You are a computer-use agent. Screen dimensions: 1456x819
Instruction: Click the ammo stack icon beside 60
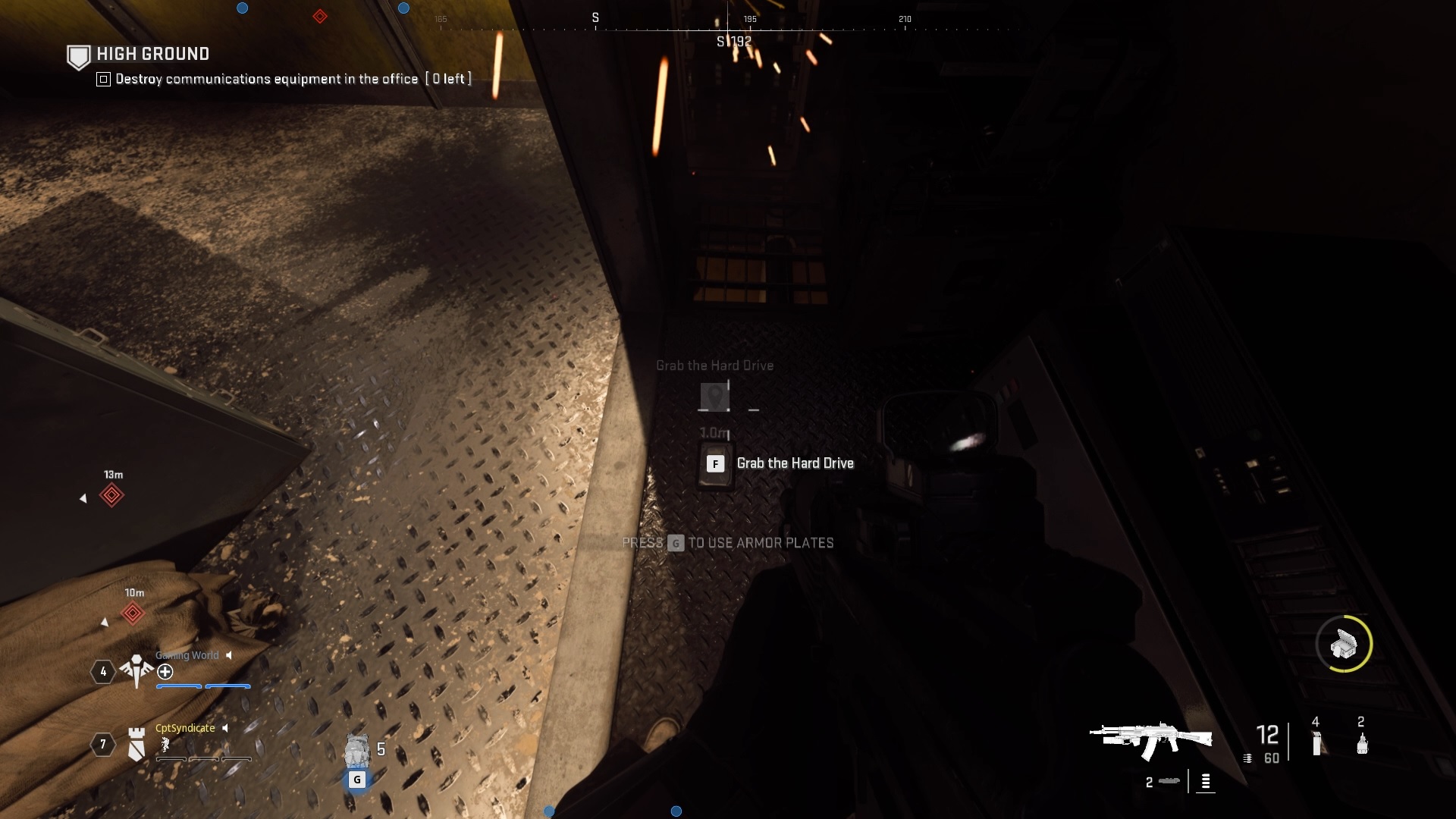coord(1247,758)
